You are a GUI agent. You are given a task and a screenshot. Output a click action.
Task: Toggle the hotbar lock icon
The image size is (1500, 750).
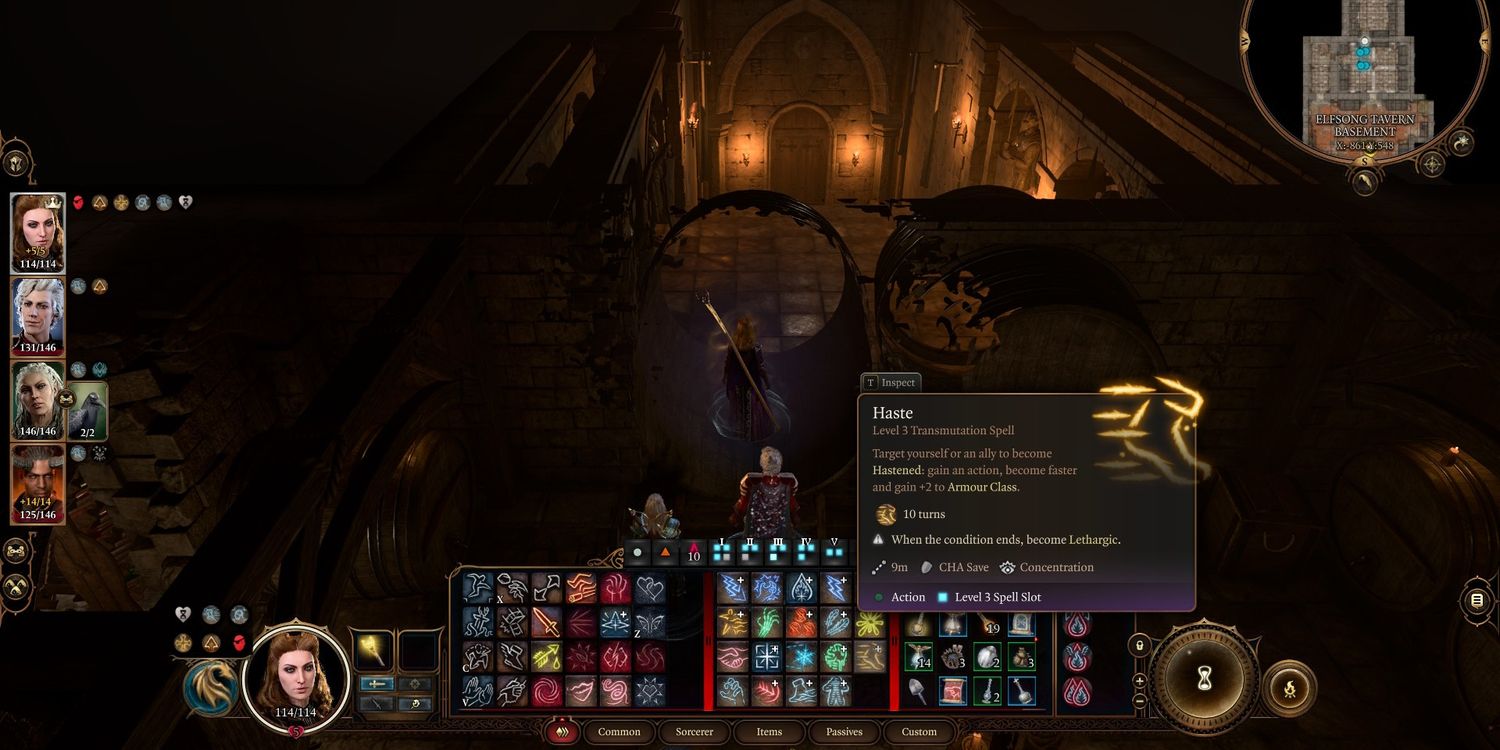click(1139, 645)
